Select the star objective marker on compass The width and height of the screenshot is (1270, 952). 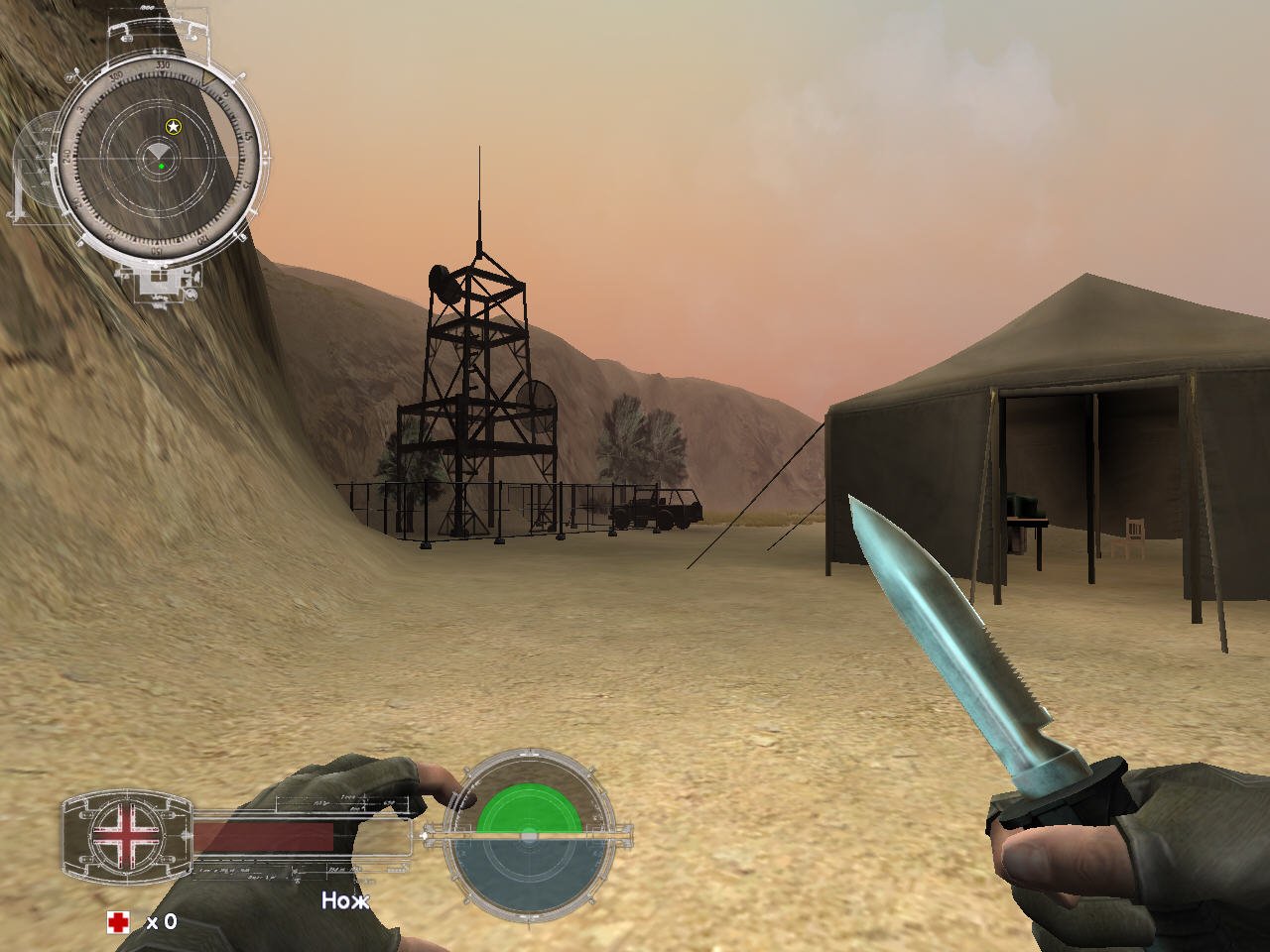point(173,127)
